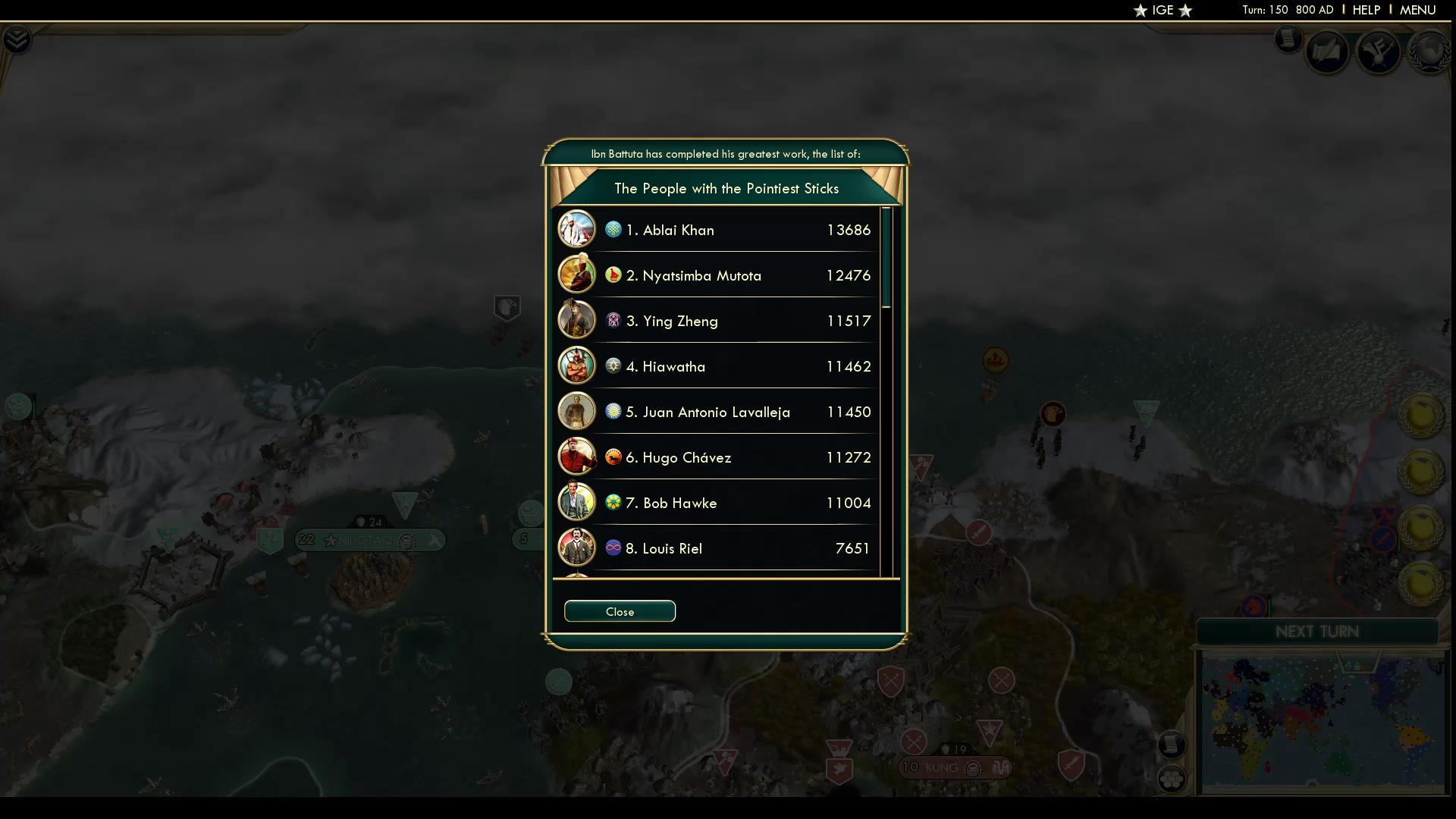Select Ablai Khan's leader portrait
Image resolution: width=1456 pixels, height=819 pixels.
click(577, 228)
